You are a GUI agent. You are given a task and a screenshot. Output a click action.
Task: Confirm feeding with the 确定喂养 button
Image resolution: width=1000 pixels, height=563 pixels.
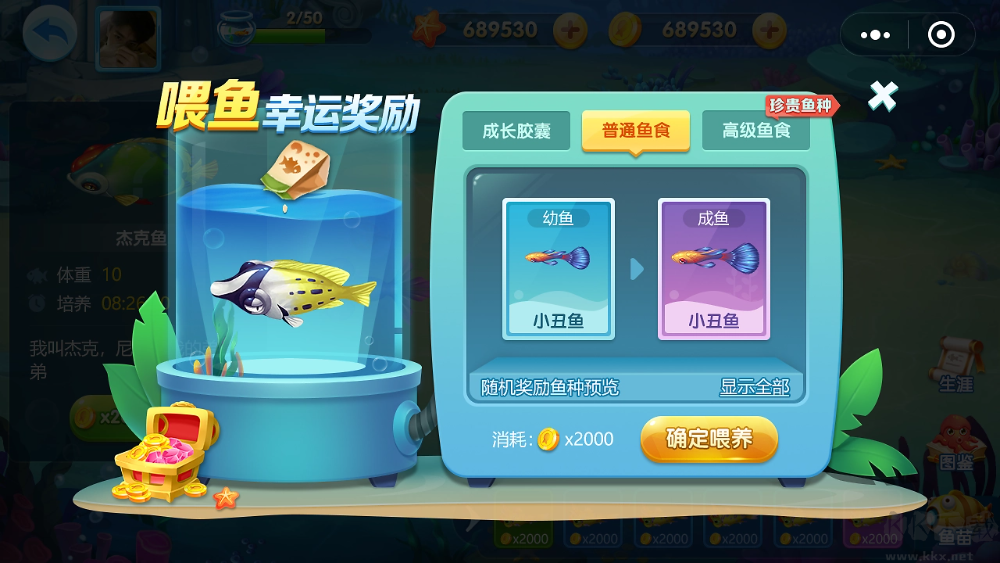tap(708, 439)
